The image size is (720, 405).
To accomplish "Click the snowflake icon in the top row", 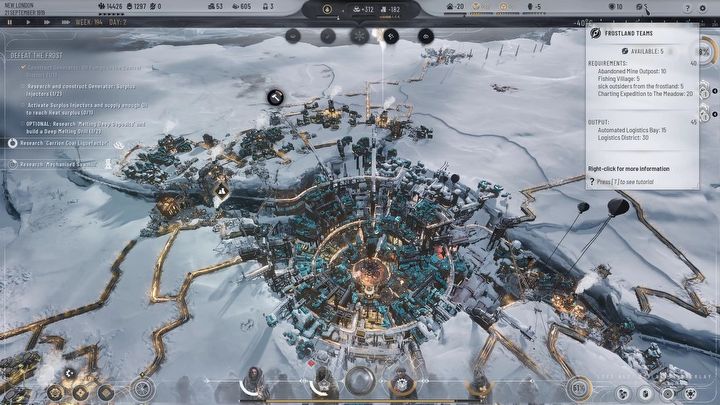I will click(x=358, y=35).
